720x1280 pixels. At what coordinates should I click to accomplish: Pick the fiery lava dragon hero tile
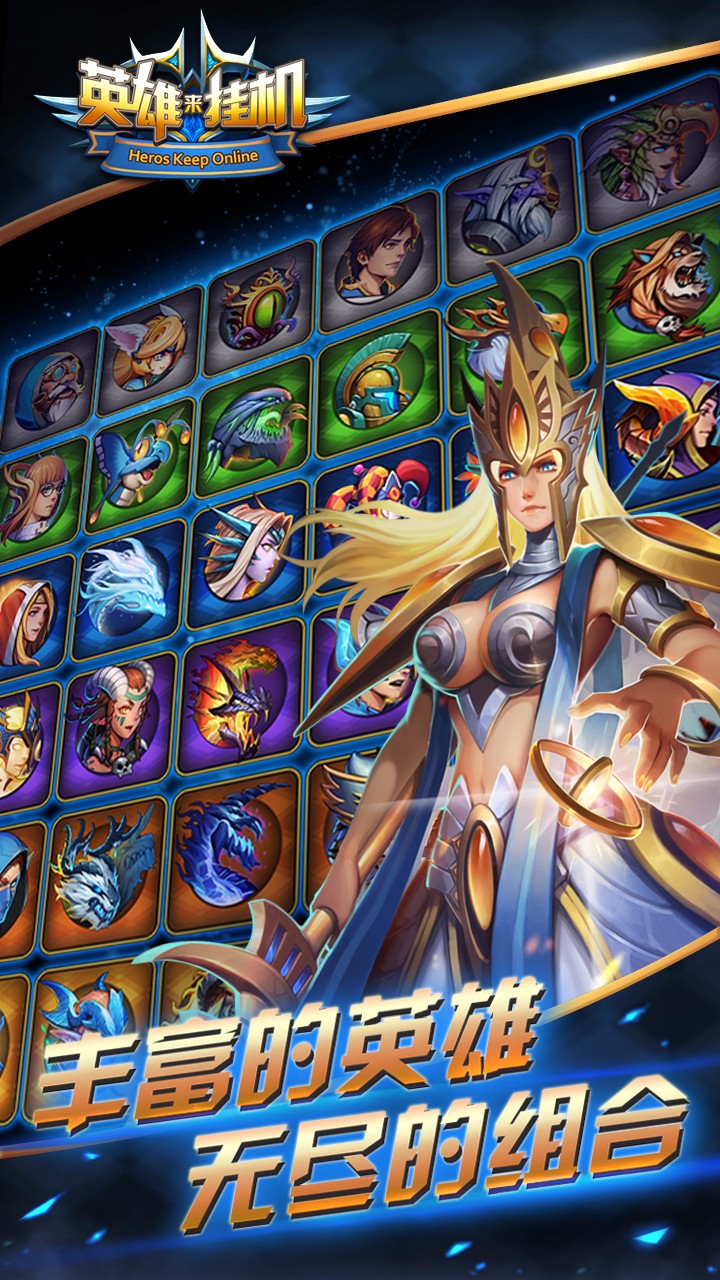point(238,690)
